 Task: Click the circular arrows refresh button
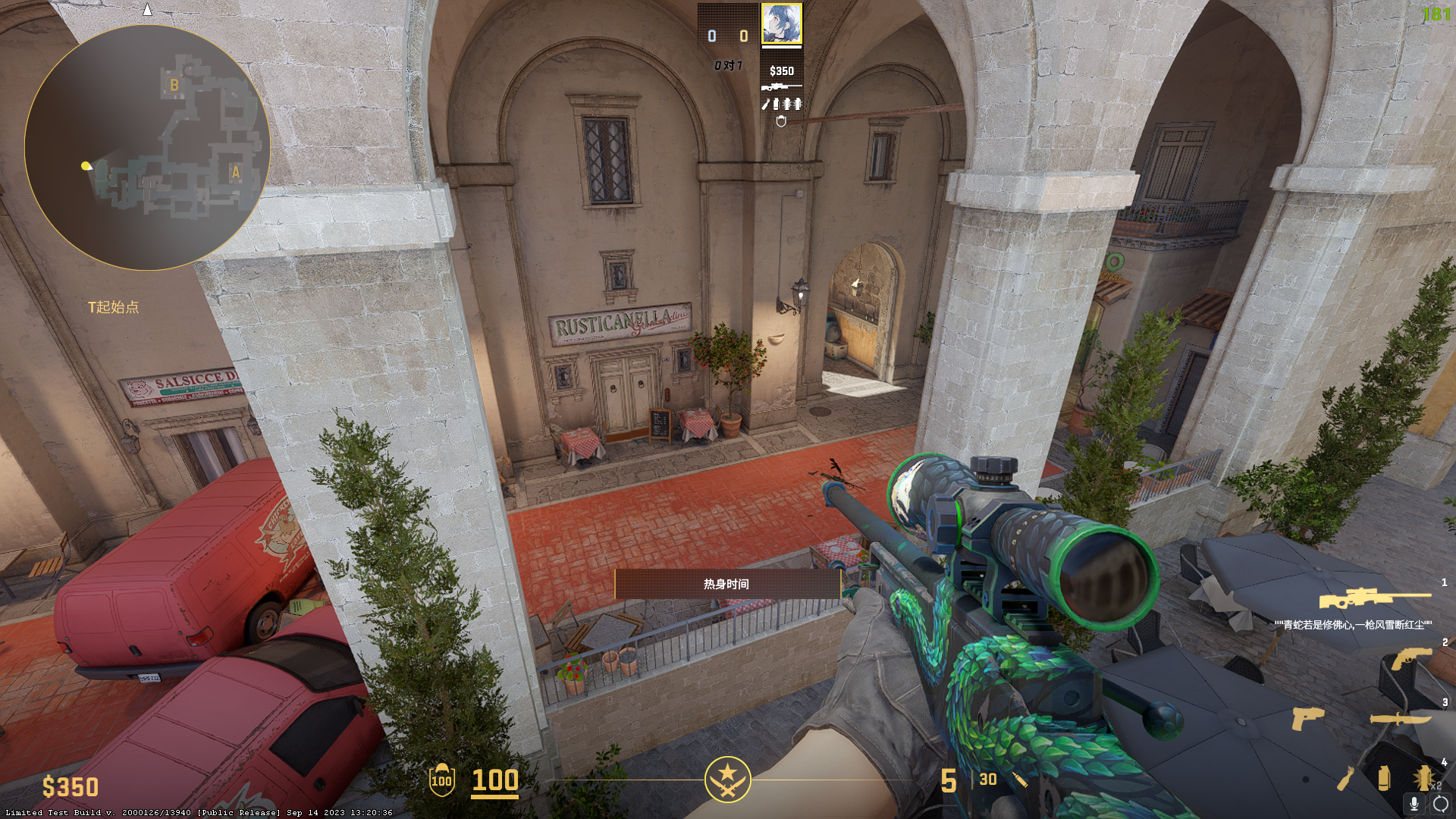pos(1440,804)
